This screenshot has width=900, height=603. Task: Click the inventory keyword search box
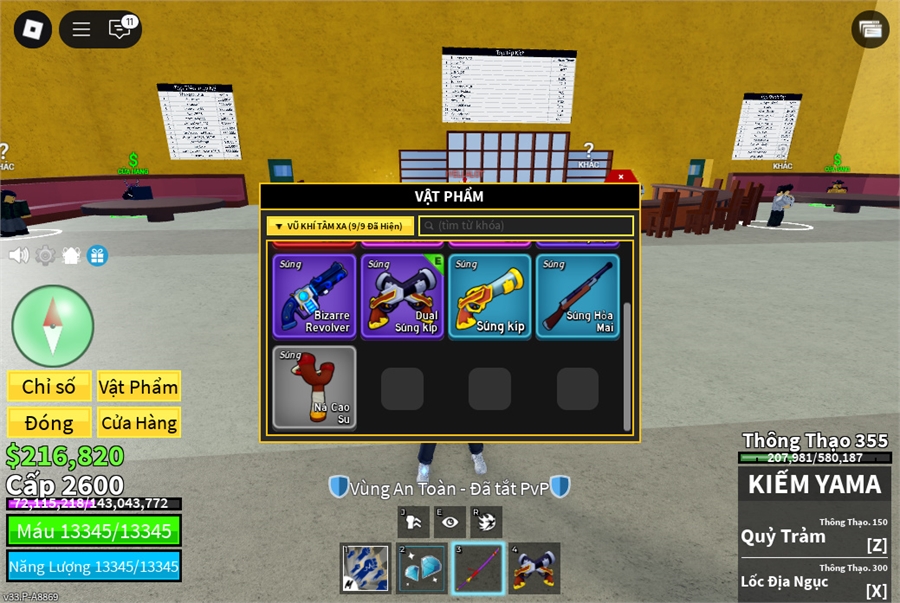click(527, 226)
